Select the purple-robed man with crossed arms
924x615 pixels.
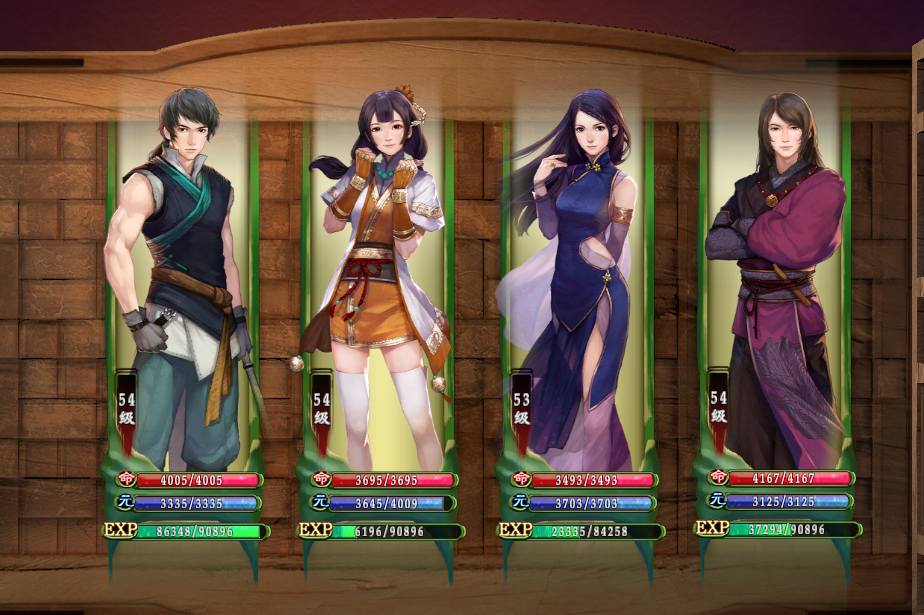(x=774, y=270)
